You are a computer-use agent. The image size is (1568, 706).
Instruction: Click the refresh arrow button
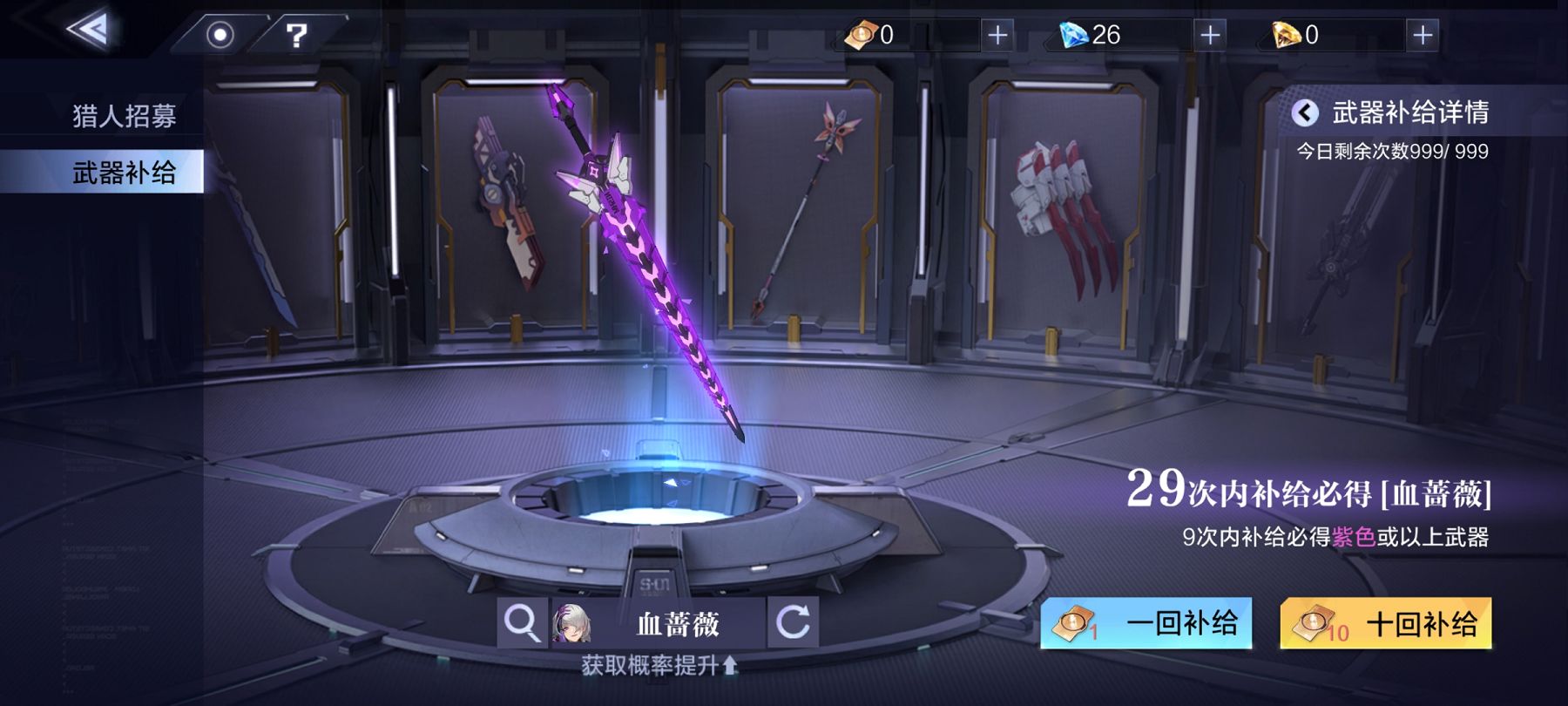[x=793, y=623]
